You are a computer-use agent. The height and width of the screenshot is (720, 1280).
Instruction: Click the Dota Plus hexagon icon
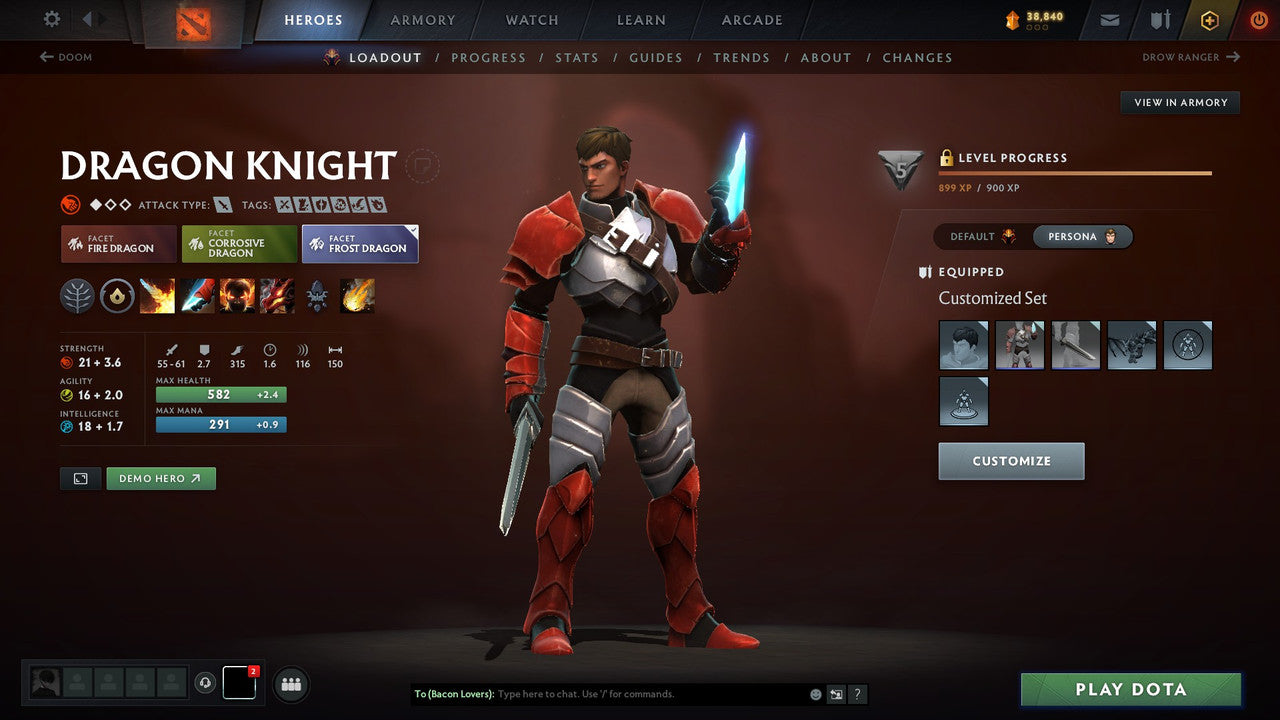tap(1209, 19)
